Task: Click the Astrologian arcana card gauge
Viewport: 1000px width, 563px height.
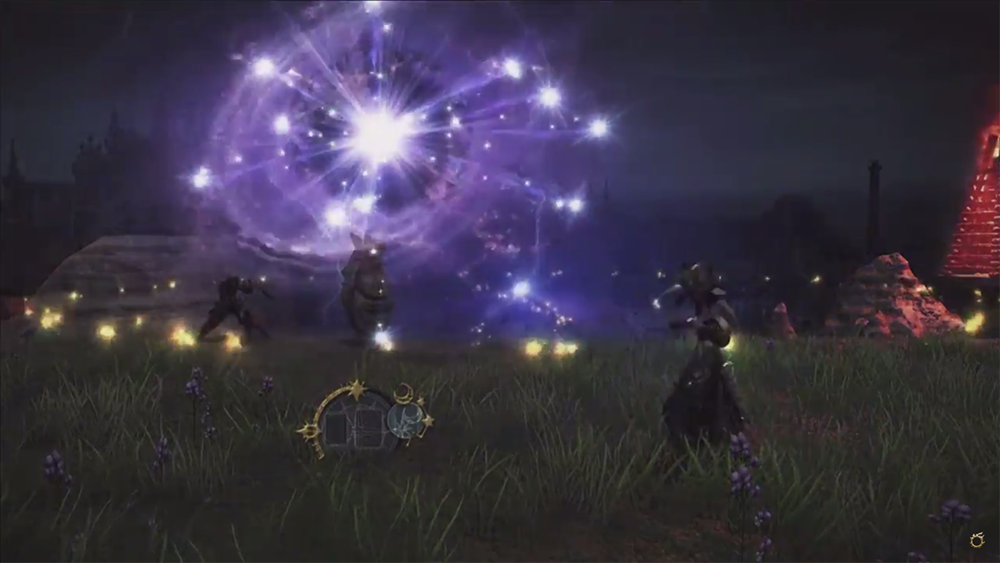Action: 358,421
